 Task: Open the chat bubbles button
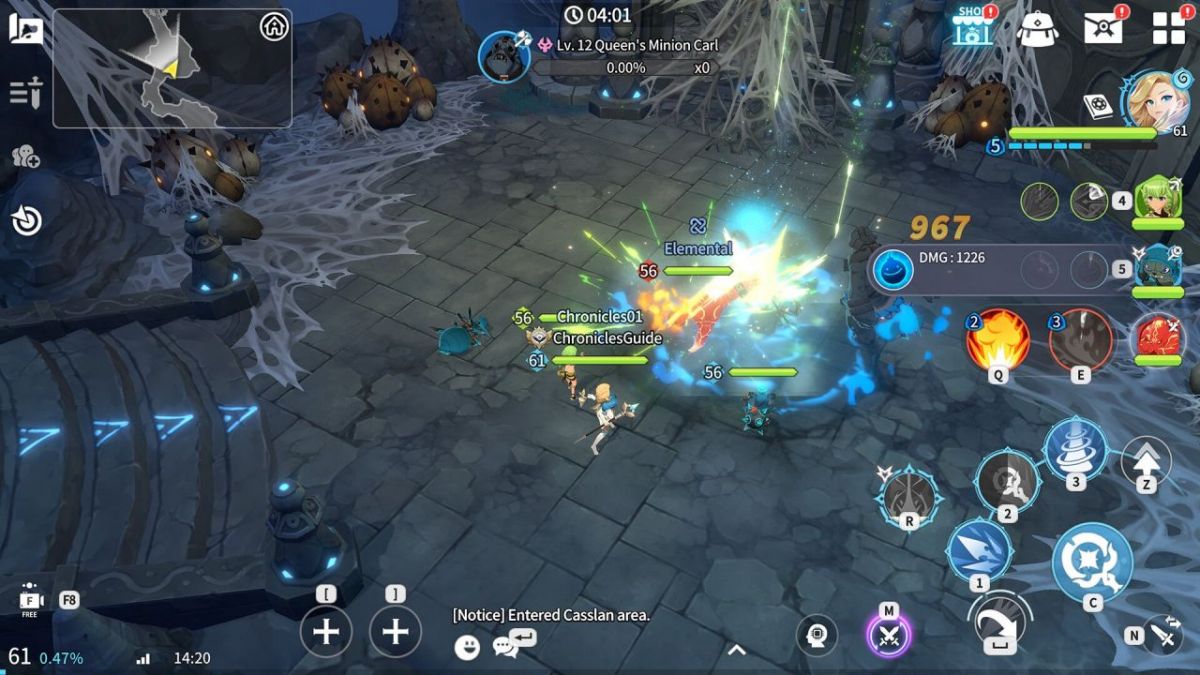click(x=506, y=647)
